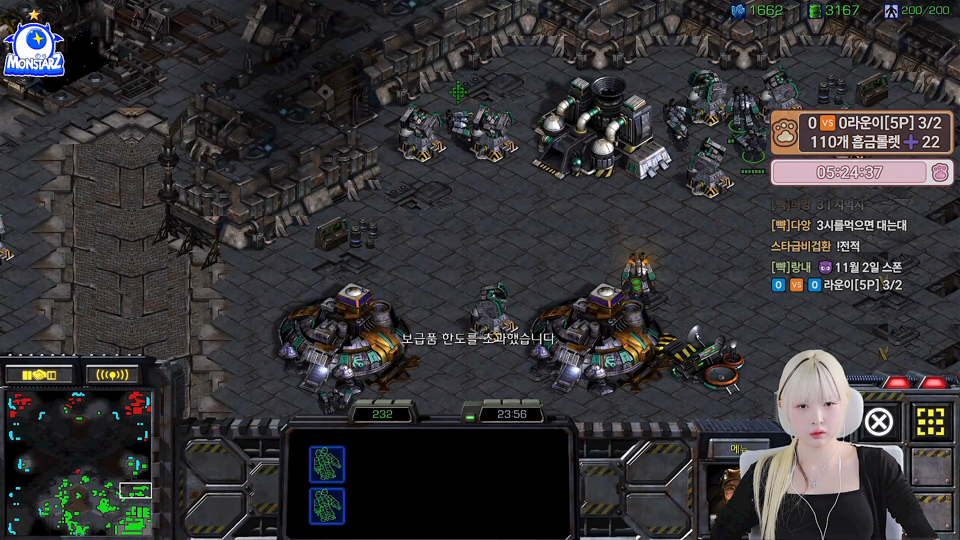Open the alliance handshake button above the minimap
This screenshot has height=540, width=960.
pyautogui.click(x=39, y=375)
